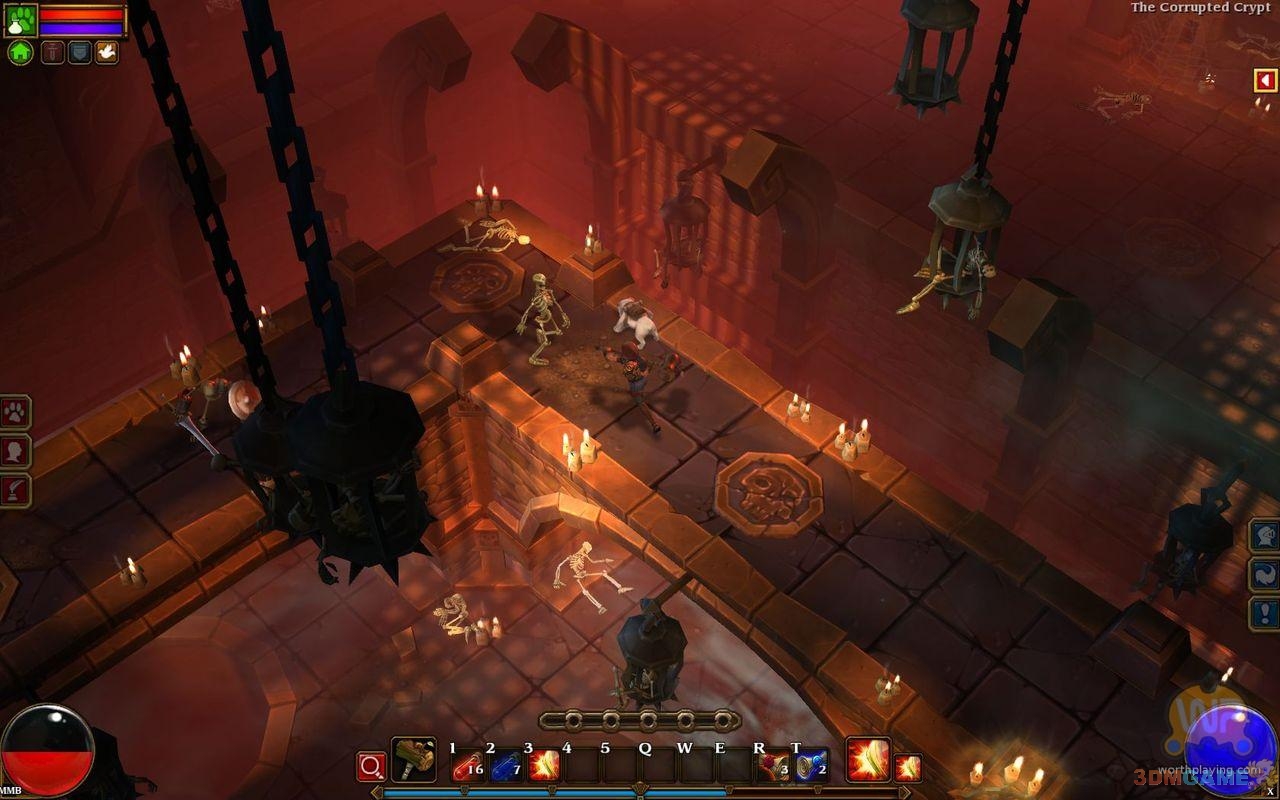Use the red scroll in slot R
Screen dimensions: 1280x800
(x=773, y=766)
